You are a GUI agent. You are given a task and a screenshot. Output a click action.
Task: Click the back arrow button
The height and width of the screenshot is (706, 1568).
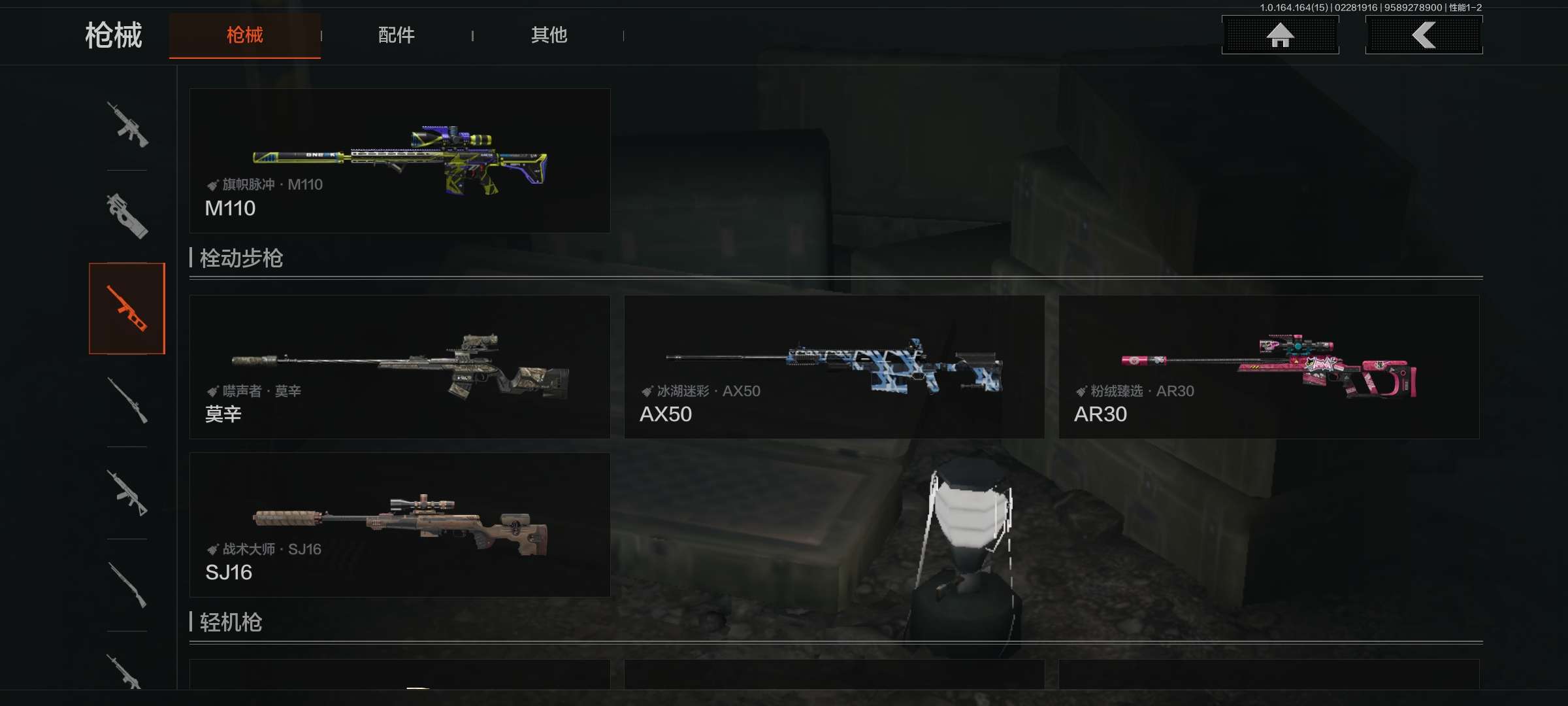tap(1424, 35)
